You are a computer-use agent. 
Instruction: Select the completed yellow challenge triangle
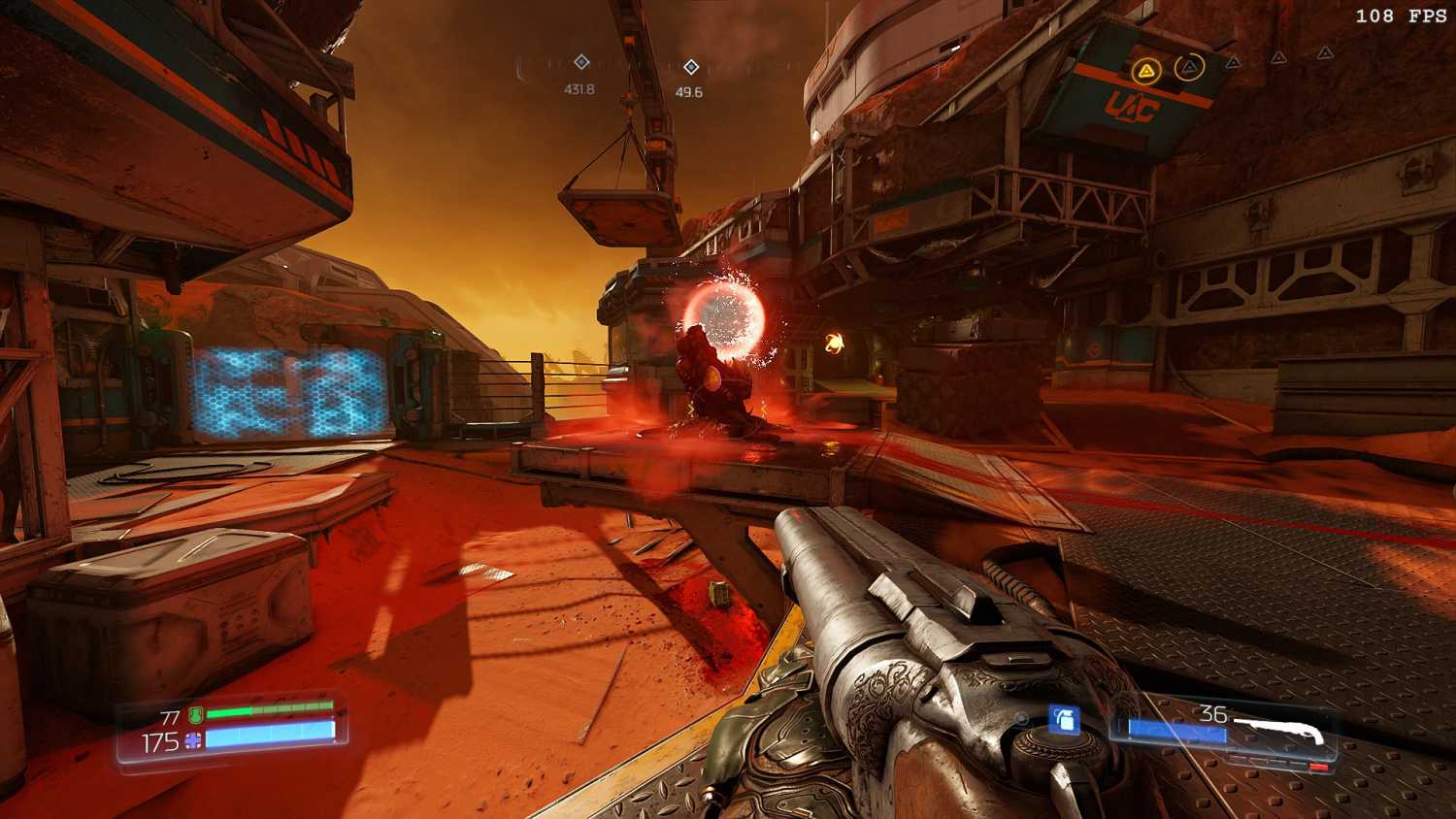pos(1147,70)
